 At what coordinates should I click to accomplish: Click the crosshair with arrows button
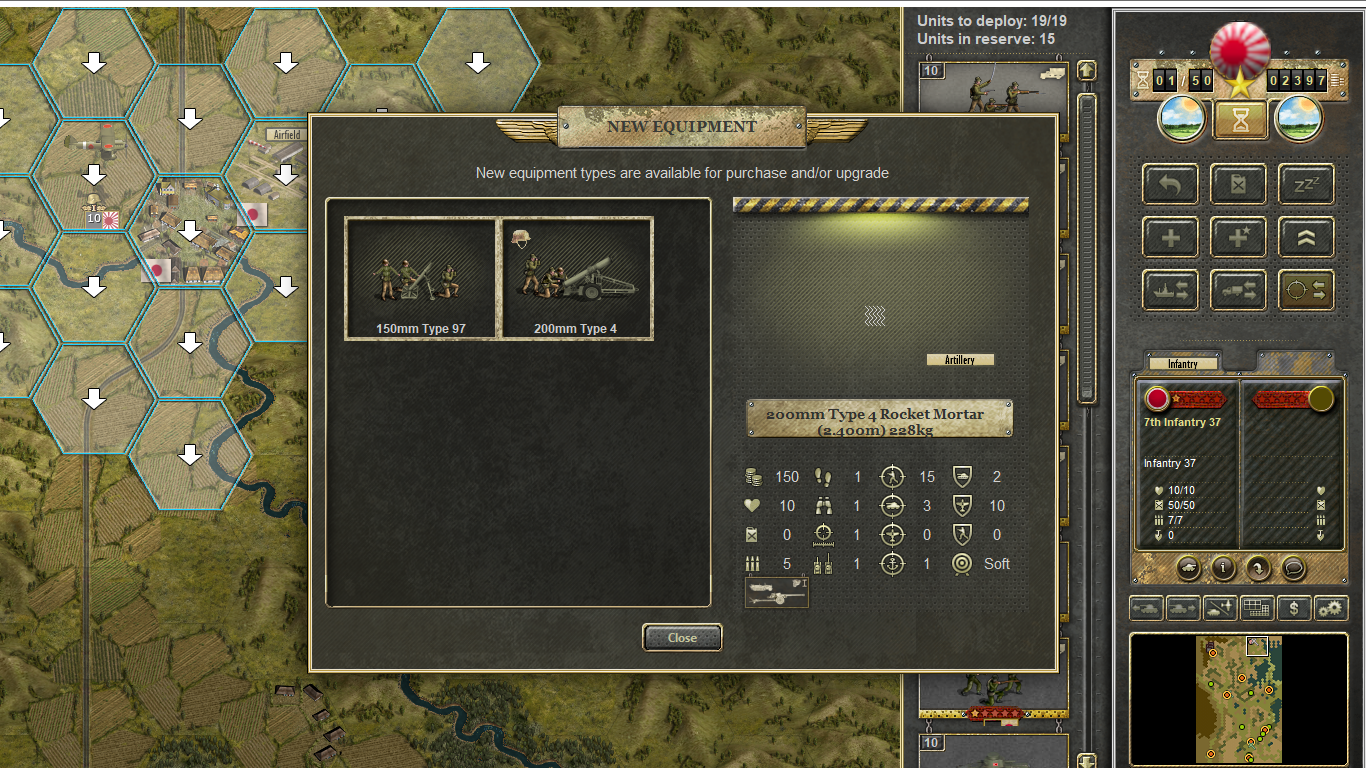point(1306,291)
